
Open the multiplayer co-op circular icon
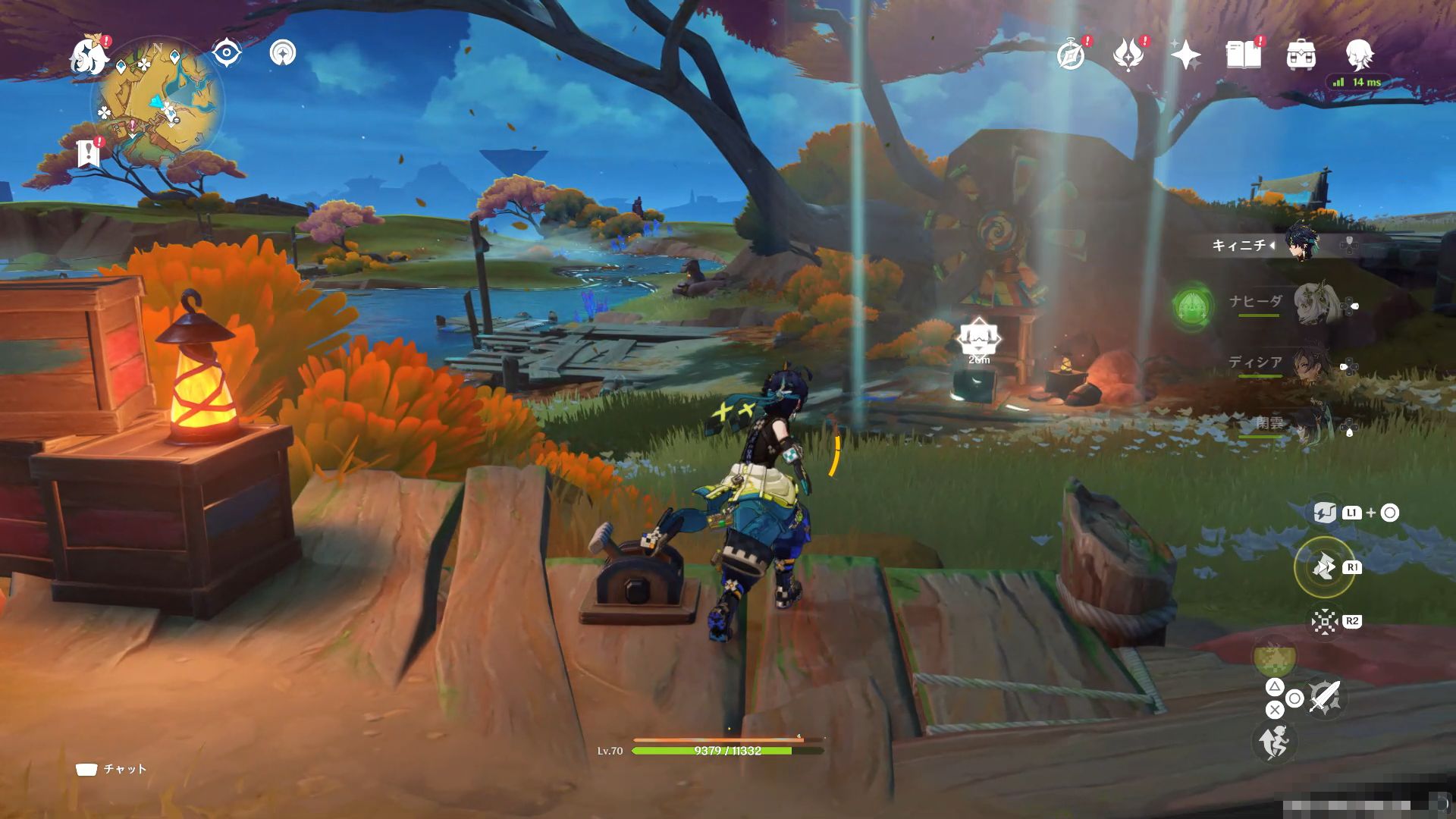283,53
